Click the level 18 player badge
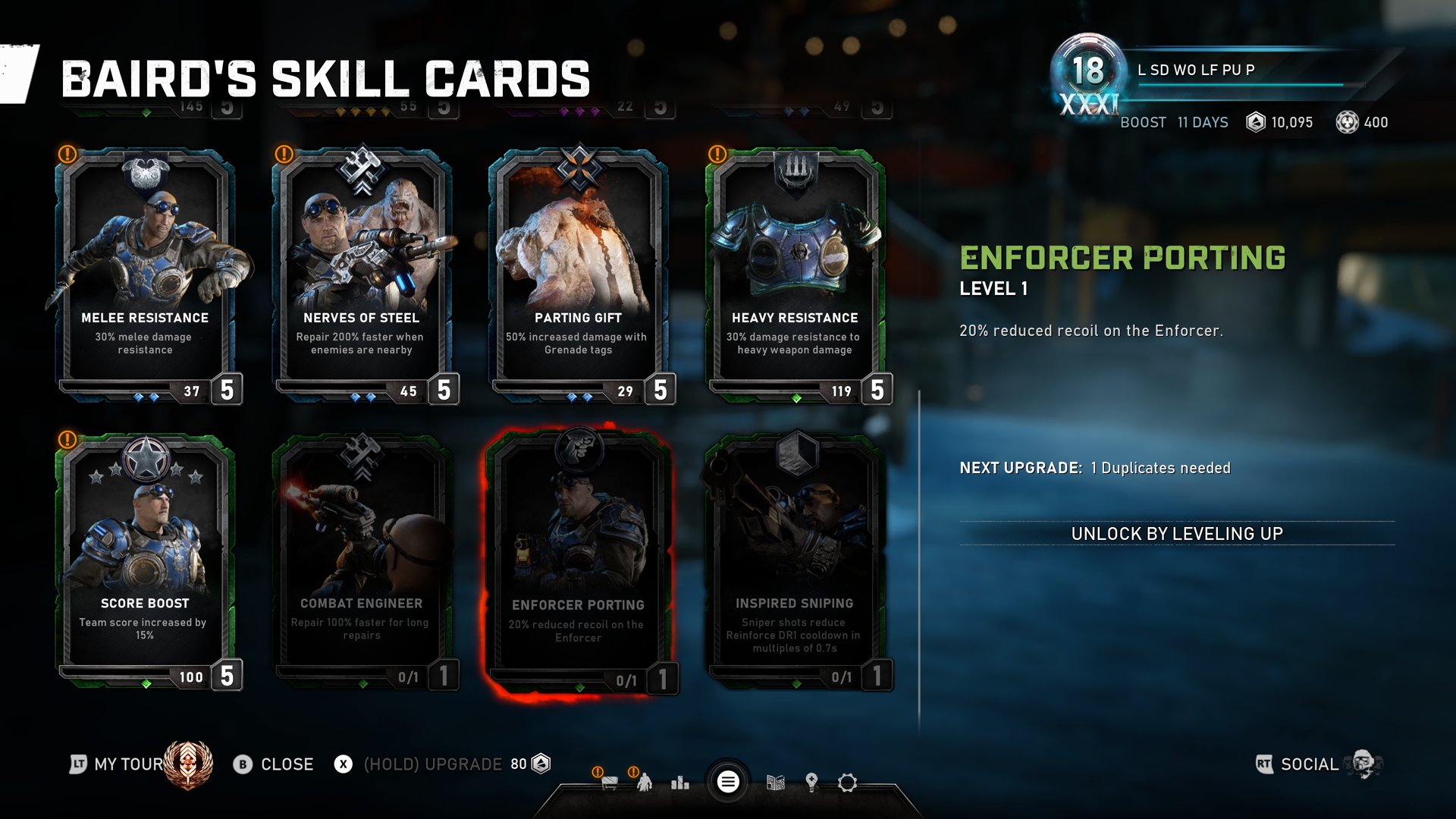The image size is (1456, 819). (1088, 72)
